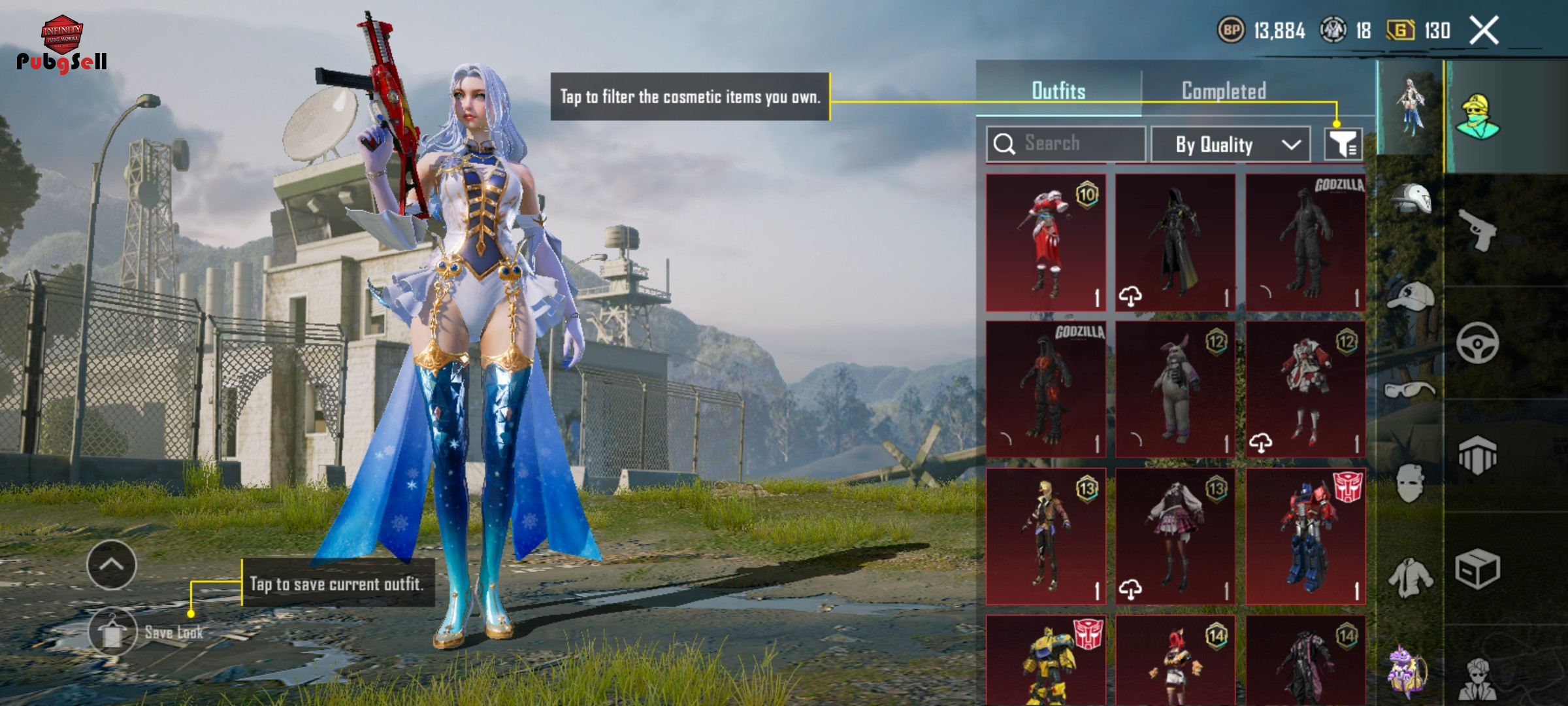
Task: Select the jacket clothing category
Action: (x=1411, y=578)
